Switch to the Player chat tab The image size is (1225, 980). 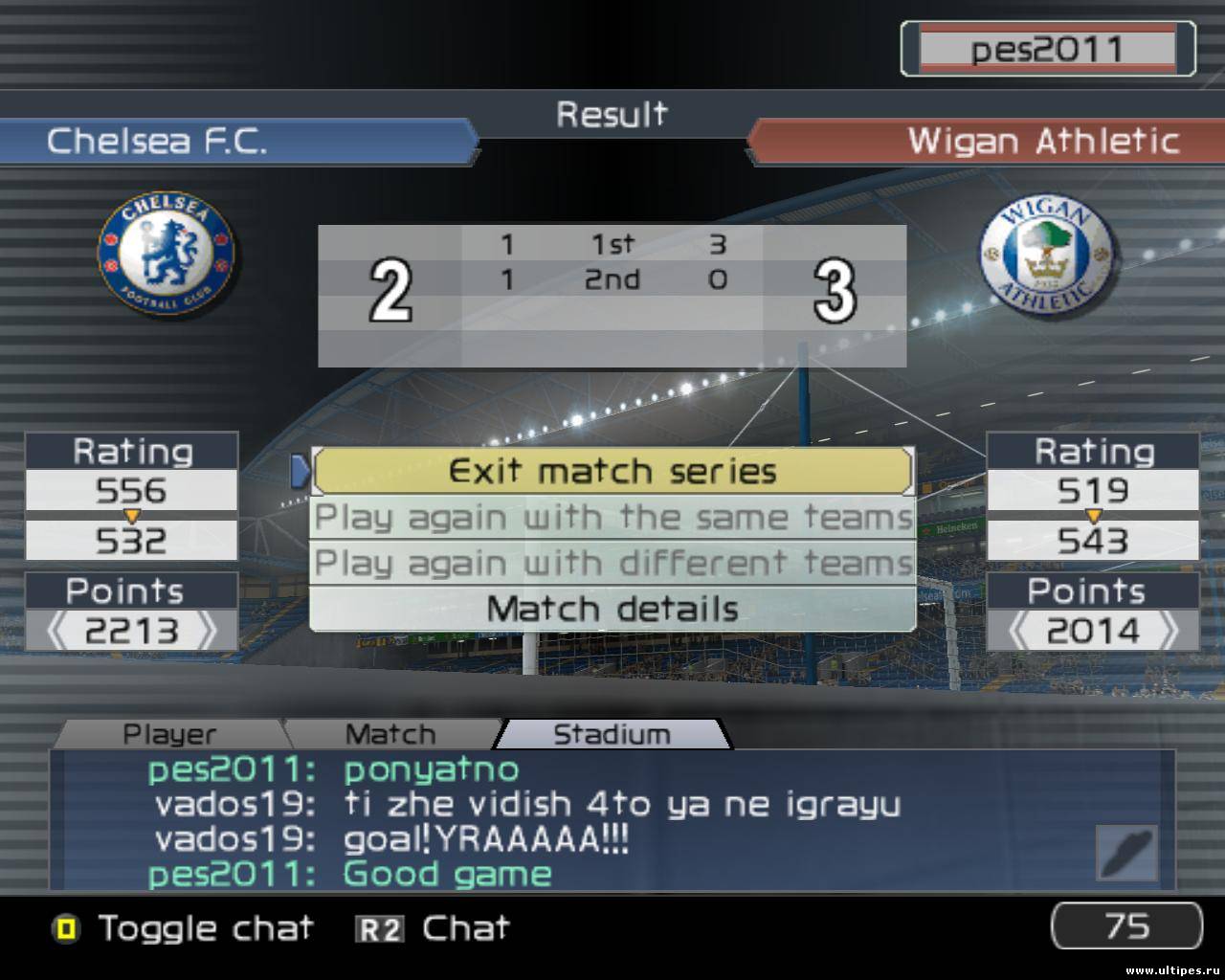pyautogui.click(x=169, y=734)
